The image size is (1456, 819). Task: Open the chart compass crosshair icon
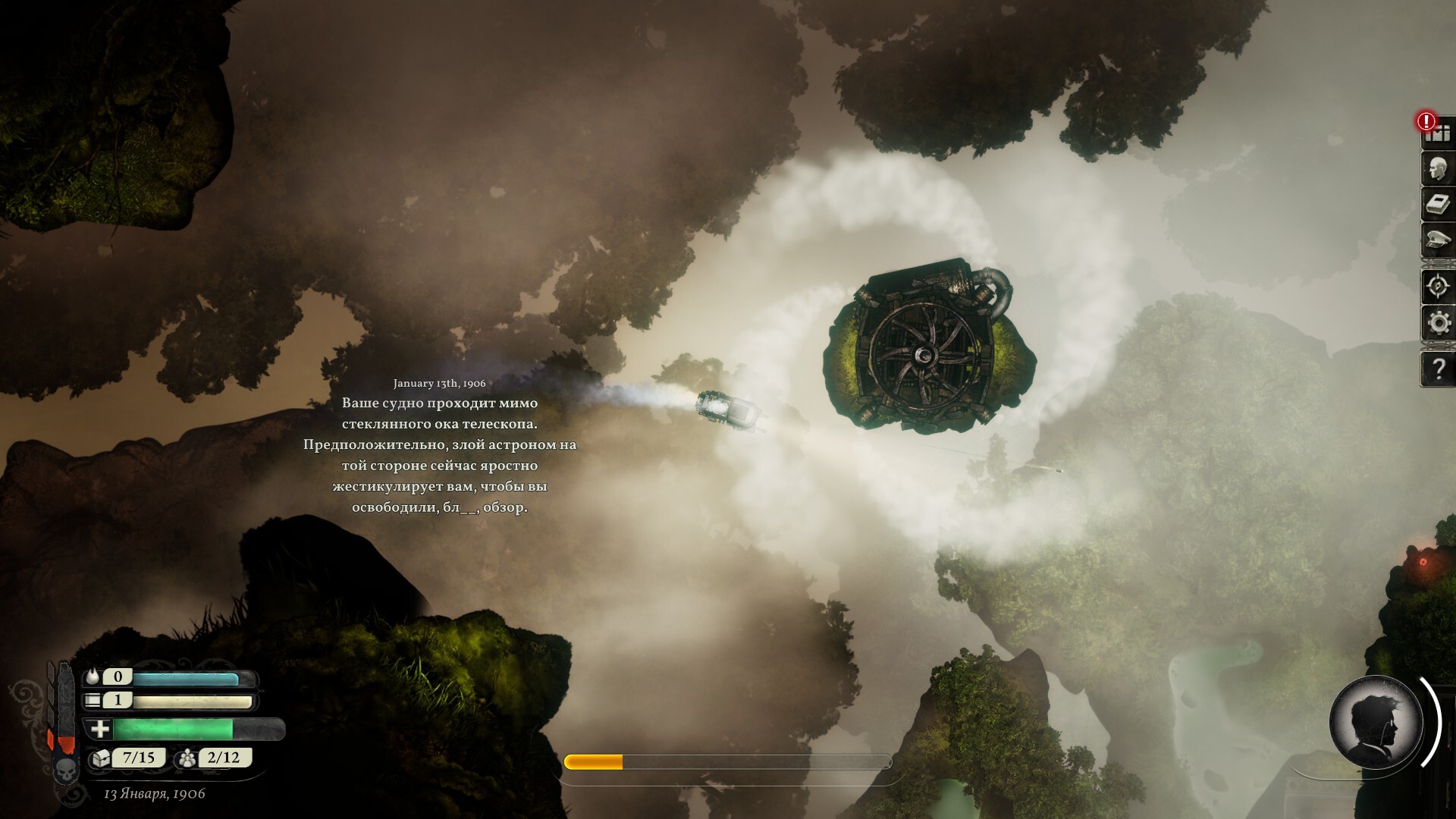pyautogui.click(x=1437, y=287)
